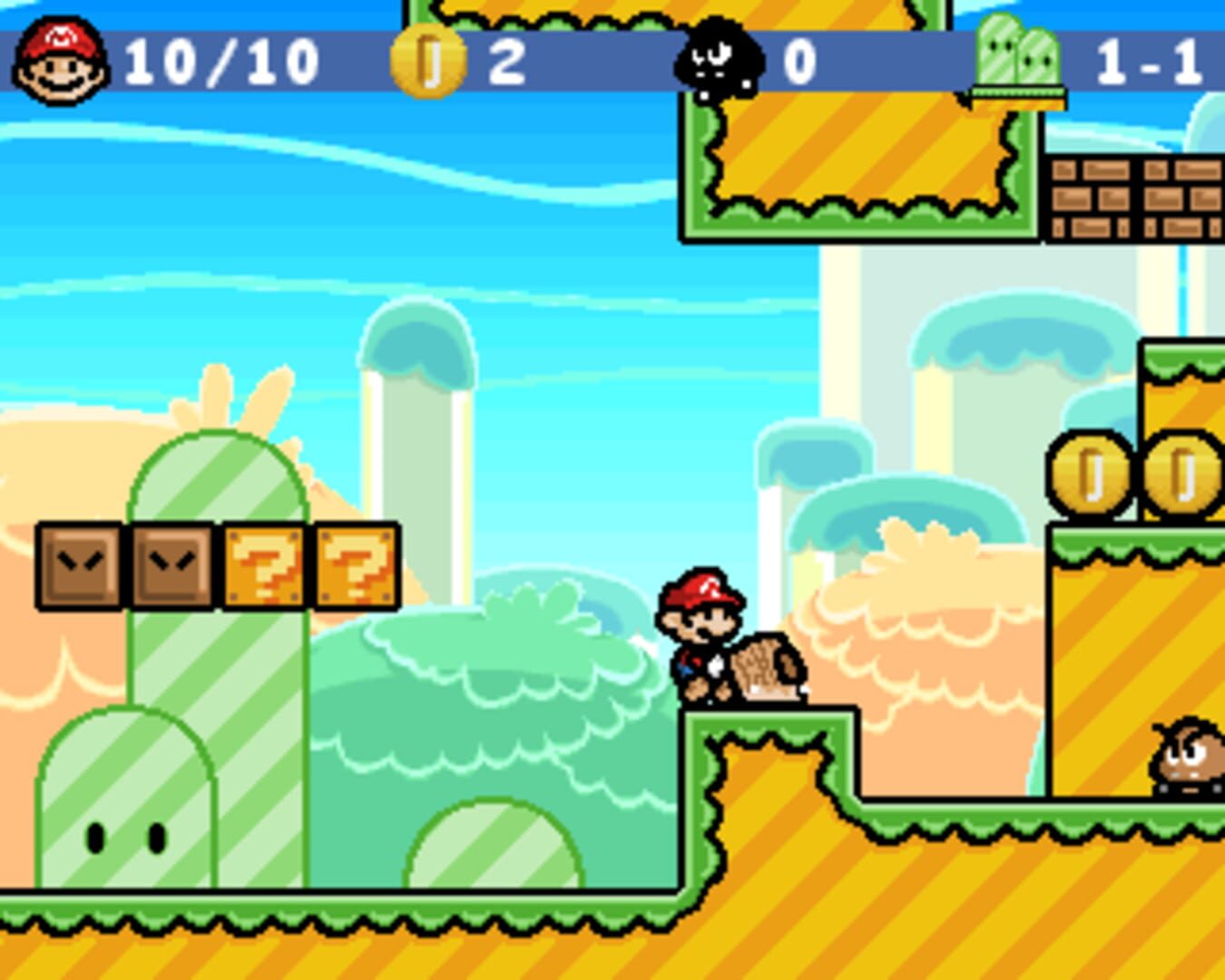Click the small green mound with eyes
1225x980 pixels.
[x=122, y=826]
